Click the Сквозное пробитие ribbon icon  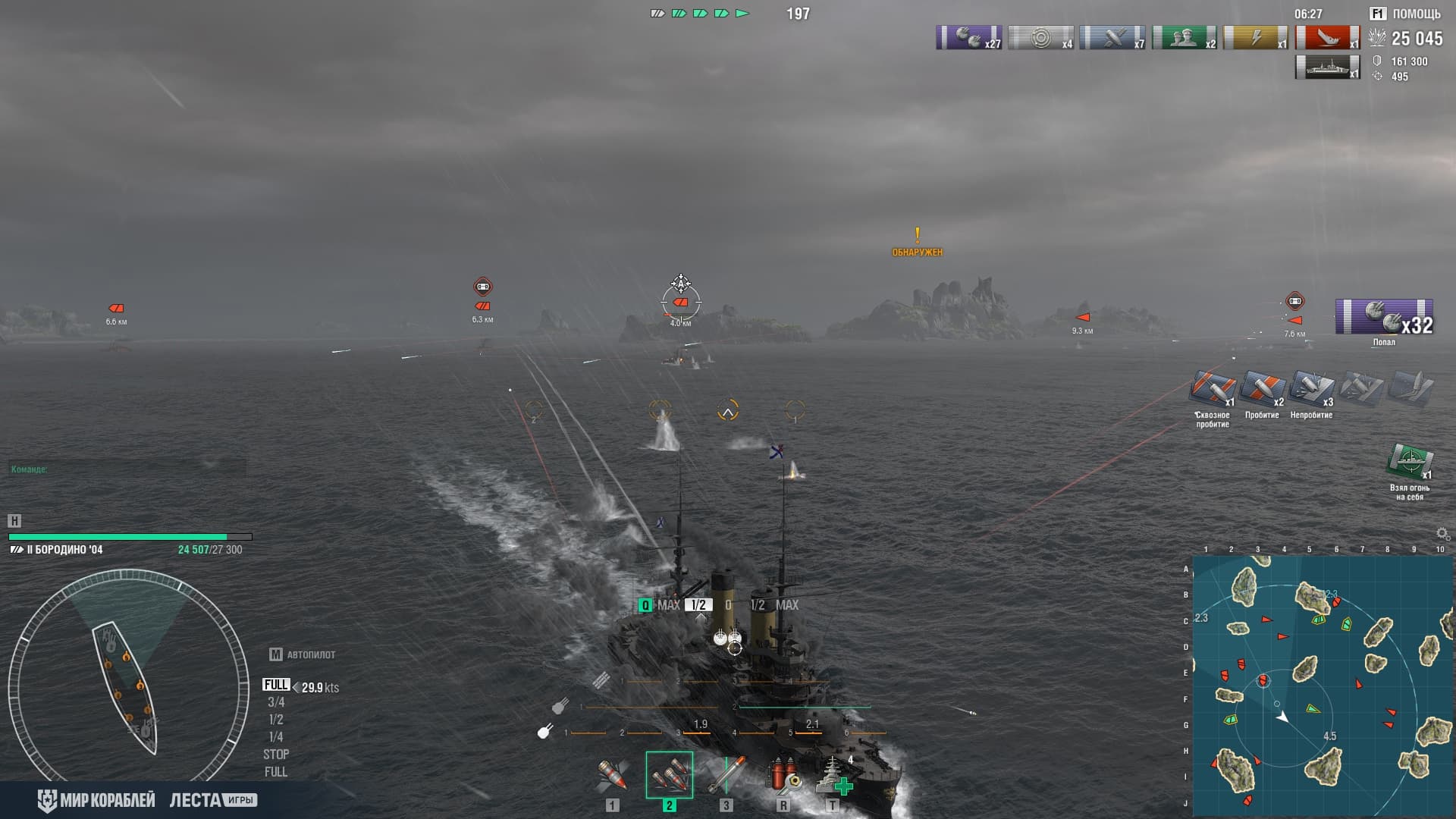(1213, 389)
